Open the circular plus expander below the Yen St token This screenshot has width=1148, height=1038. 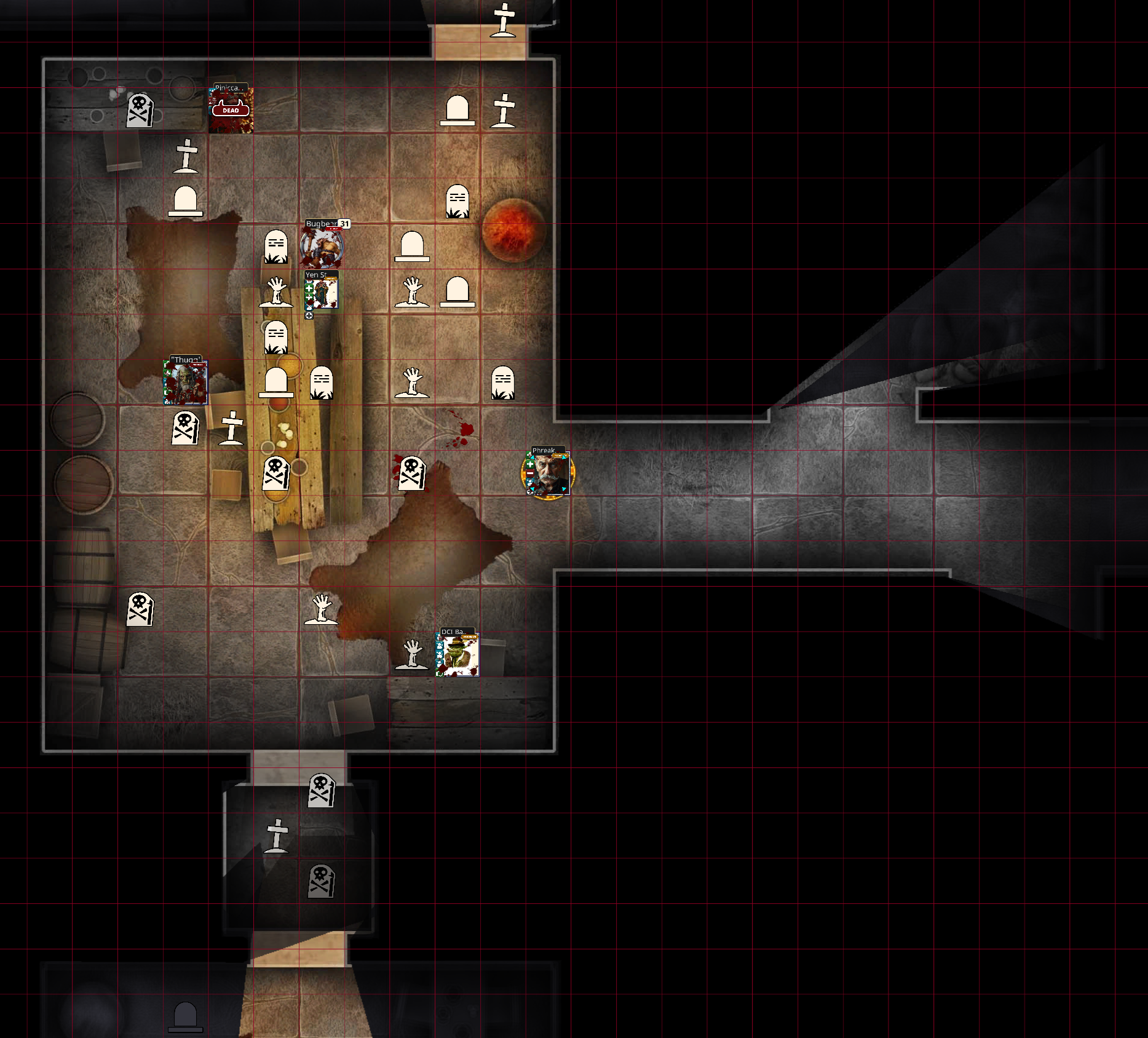[309, 315]
